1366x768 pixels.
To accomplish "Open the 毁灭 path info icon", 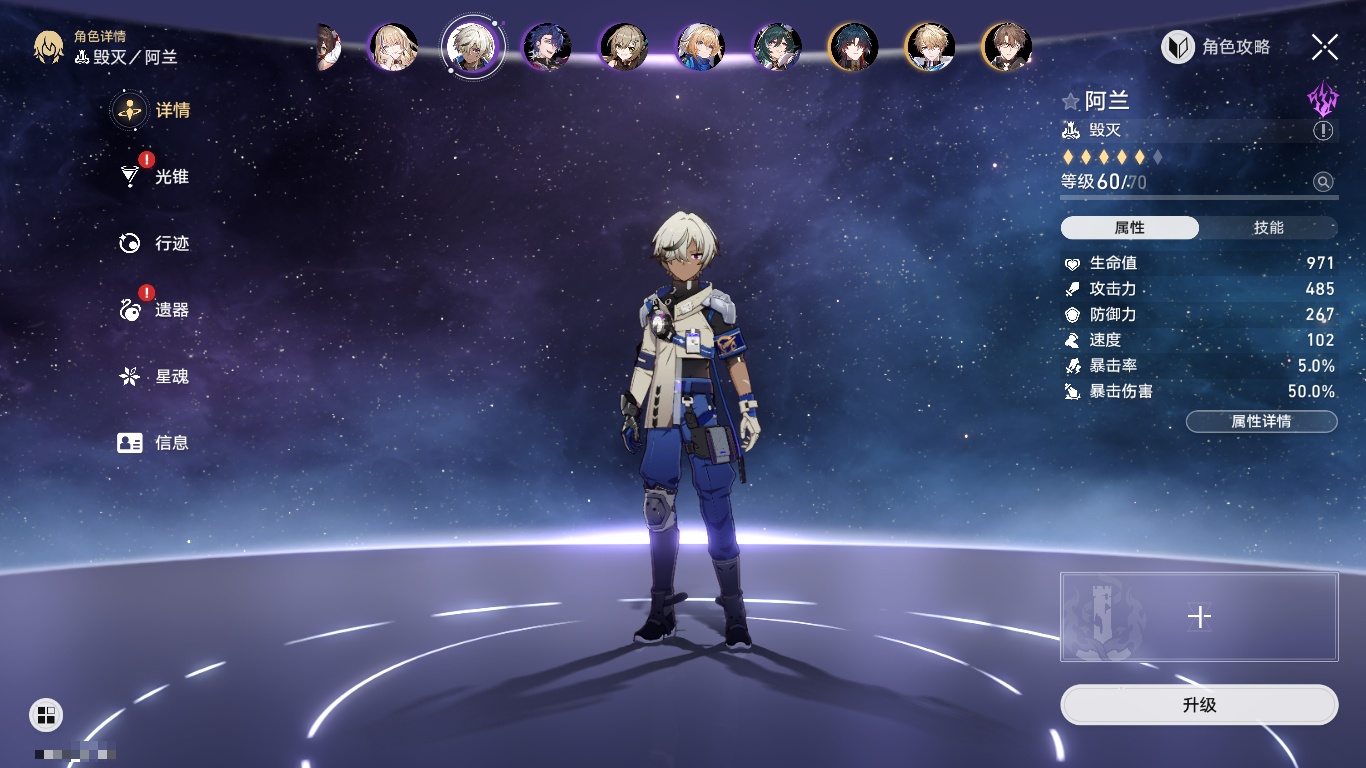I will (x=1323, y=131).
